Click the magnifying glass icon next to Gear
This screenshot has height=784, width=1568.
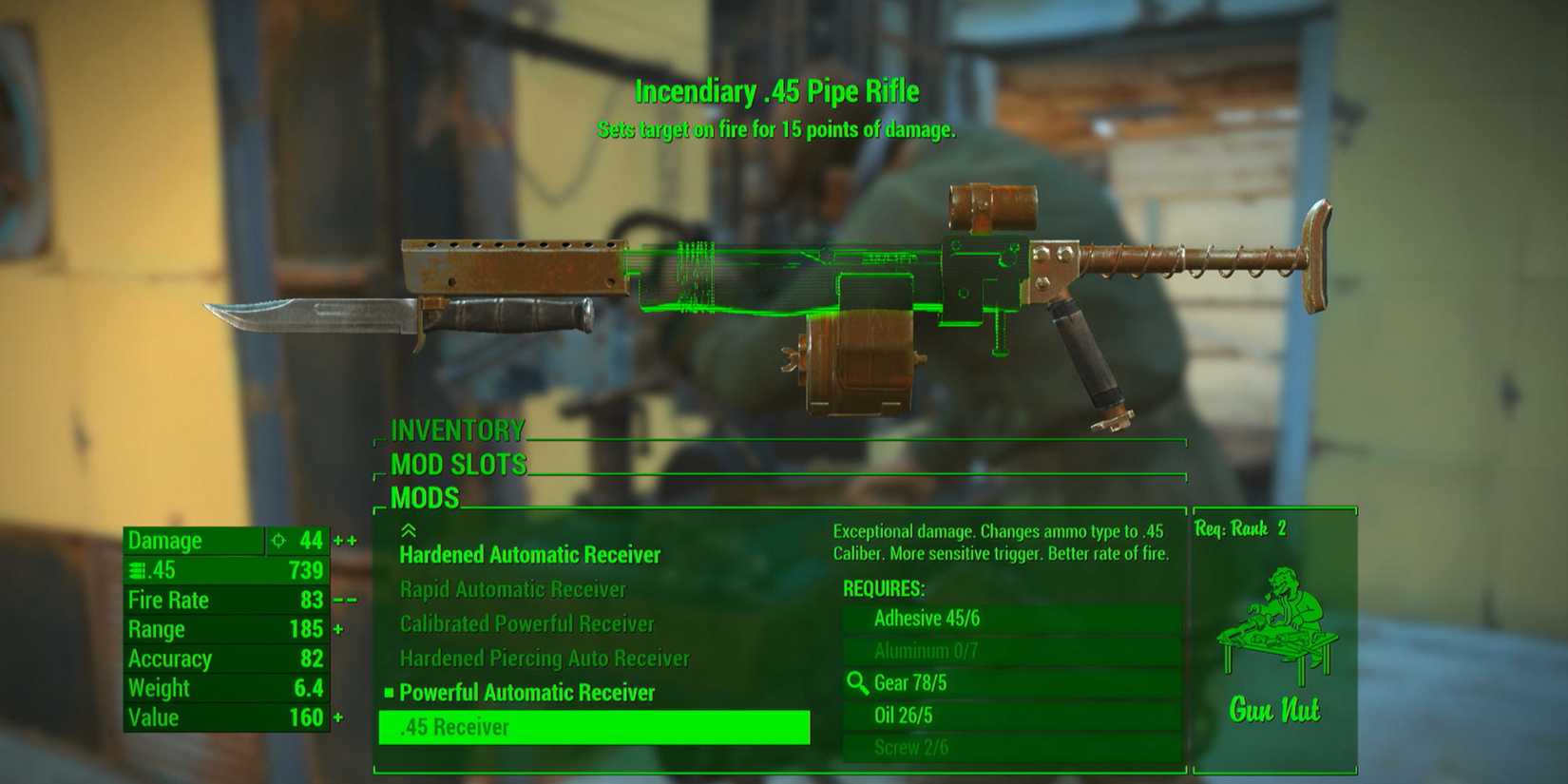click(x=858, y=681)
